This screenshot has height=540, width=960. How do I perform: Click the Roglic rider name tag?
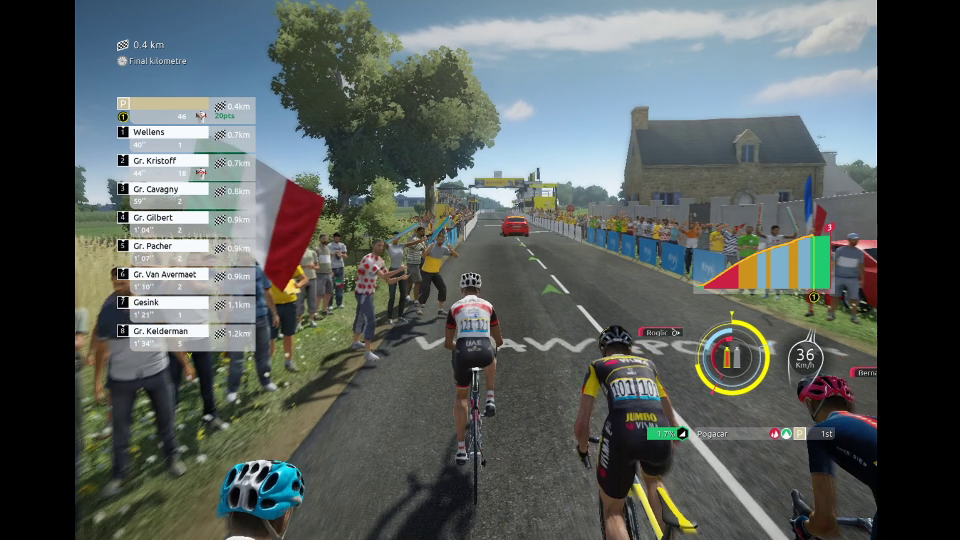click(x=660, y=332)
